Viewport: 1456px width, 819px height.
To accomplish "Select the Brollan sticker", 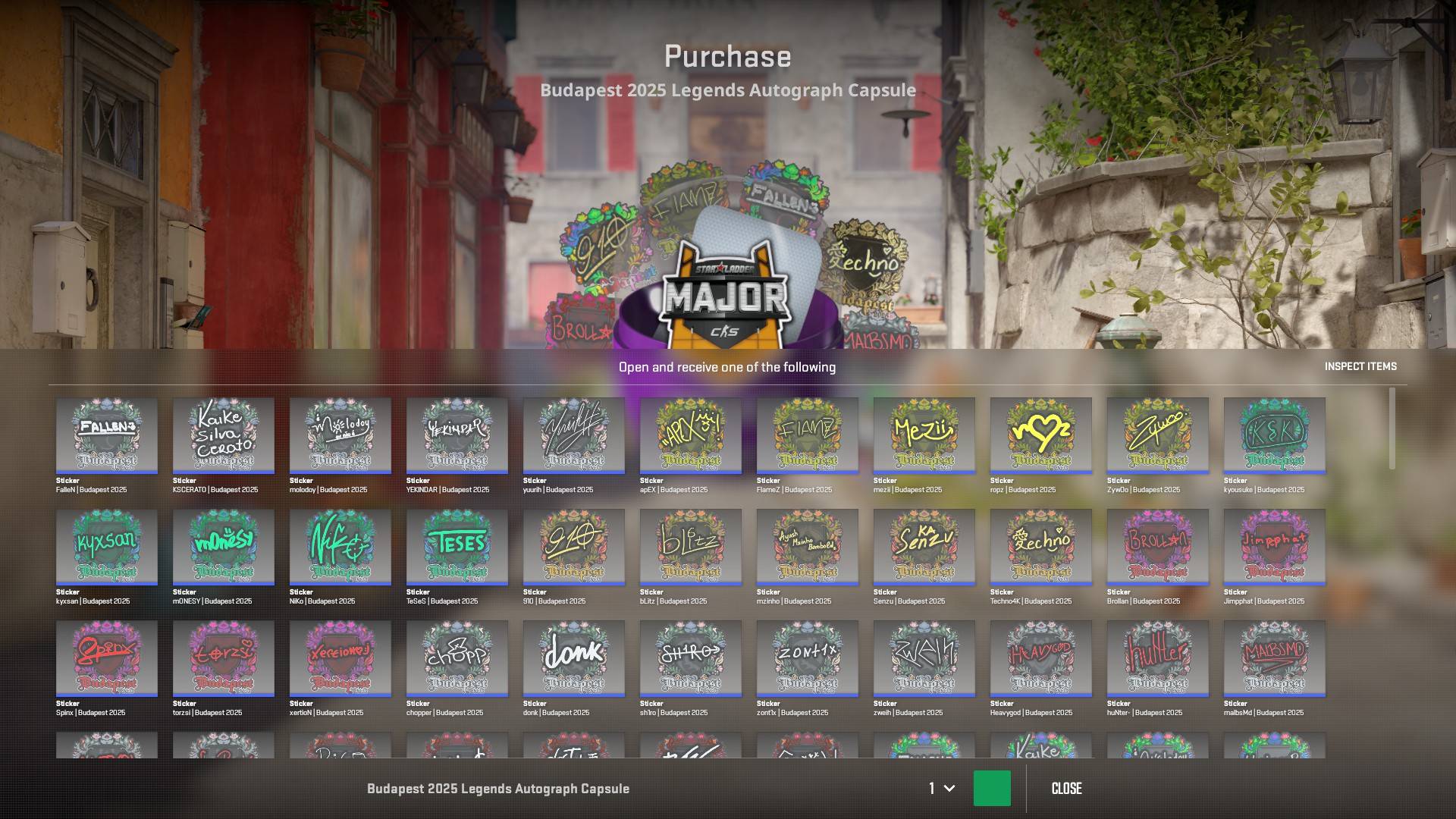I will [1158, 547].
